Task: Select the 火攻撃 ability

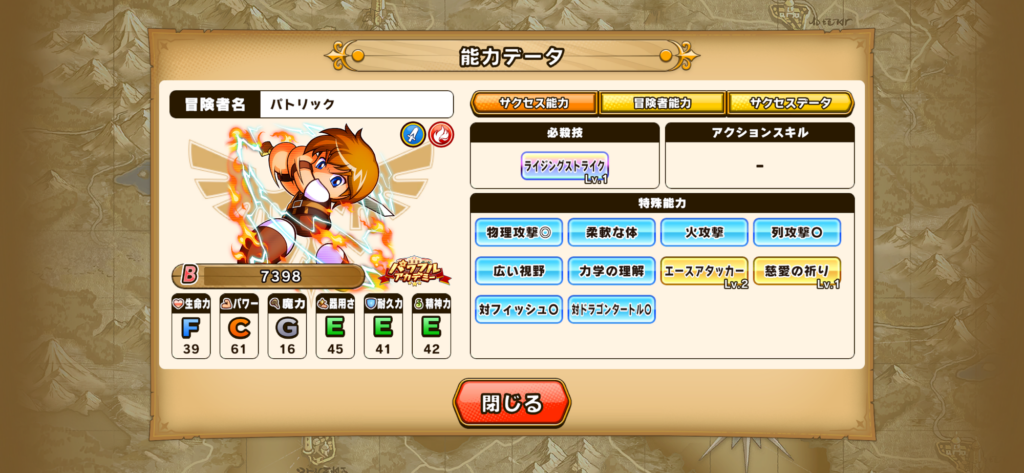Action: (704, 232)
